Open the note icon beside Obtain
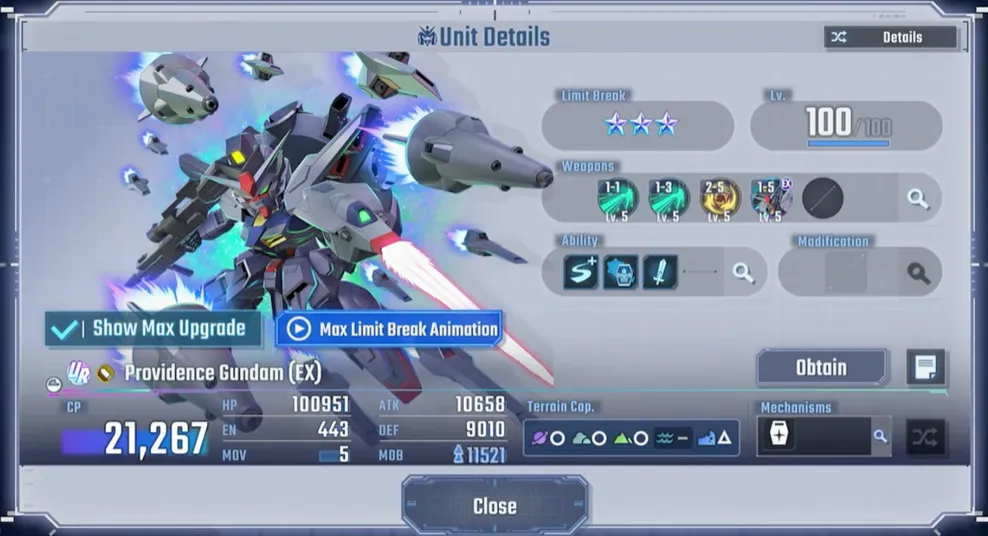 925,367
